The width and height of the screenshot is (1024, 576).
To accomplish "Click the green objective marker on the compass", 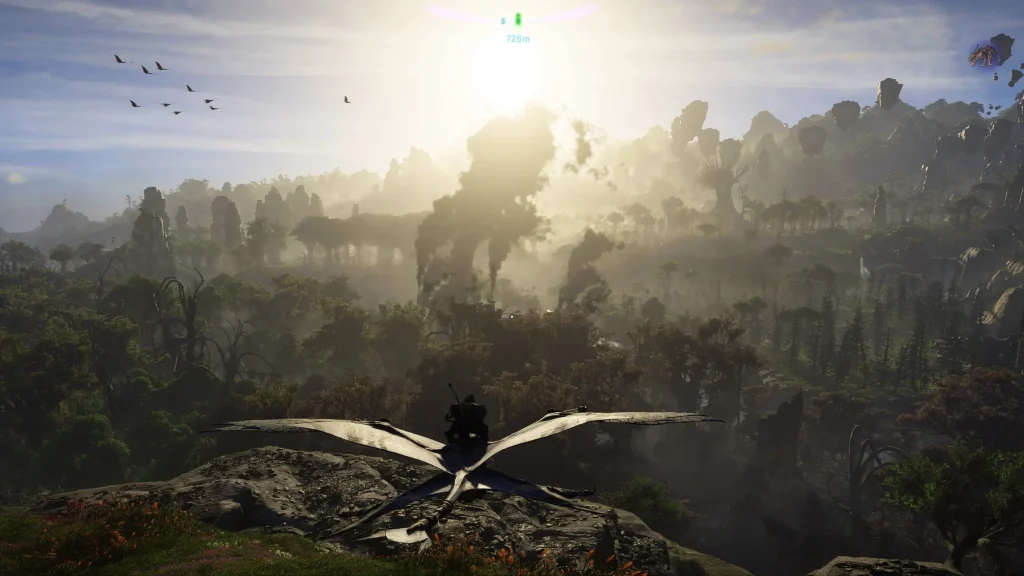I will [518, 19].
